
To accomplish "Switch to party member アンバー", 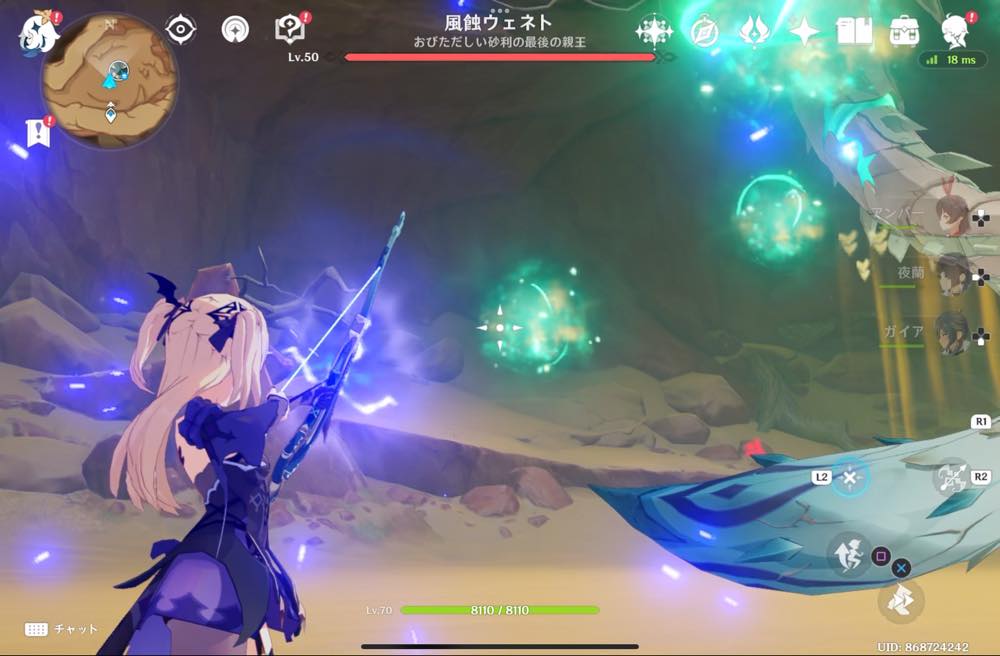I will coord(951,214).
